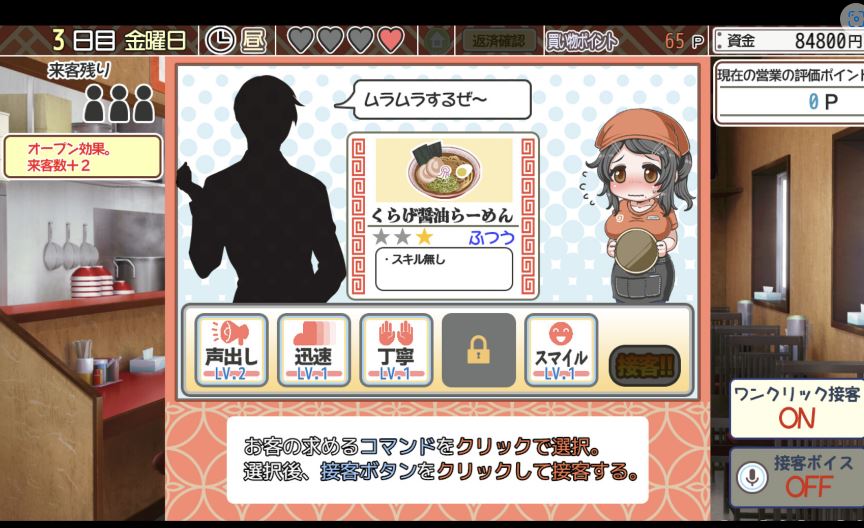
Task: Click the locked command slot
Action: pyautogui.click(x=479, y=350)
